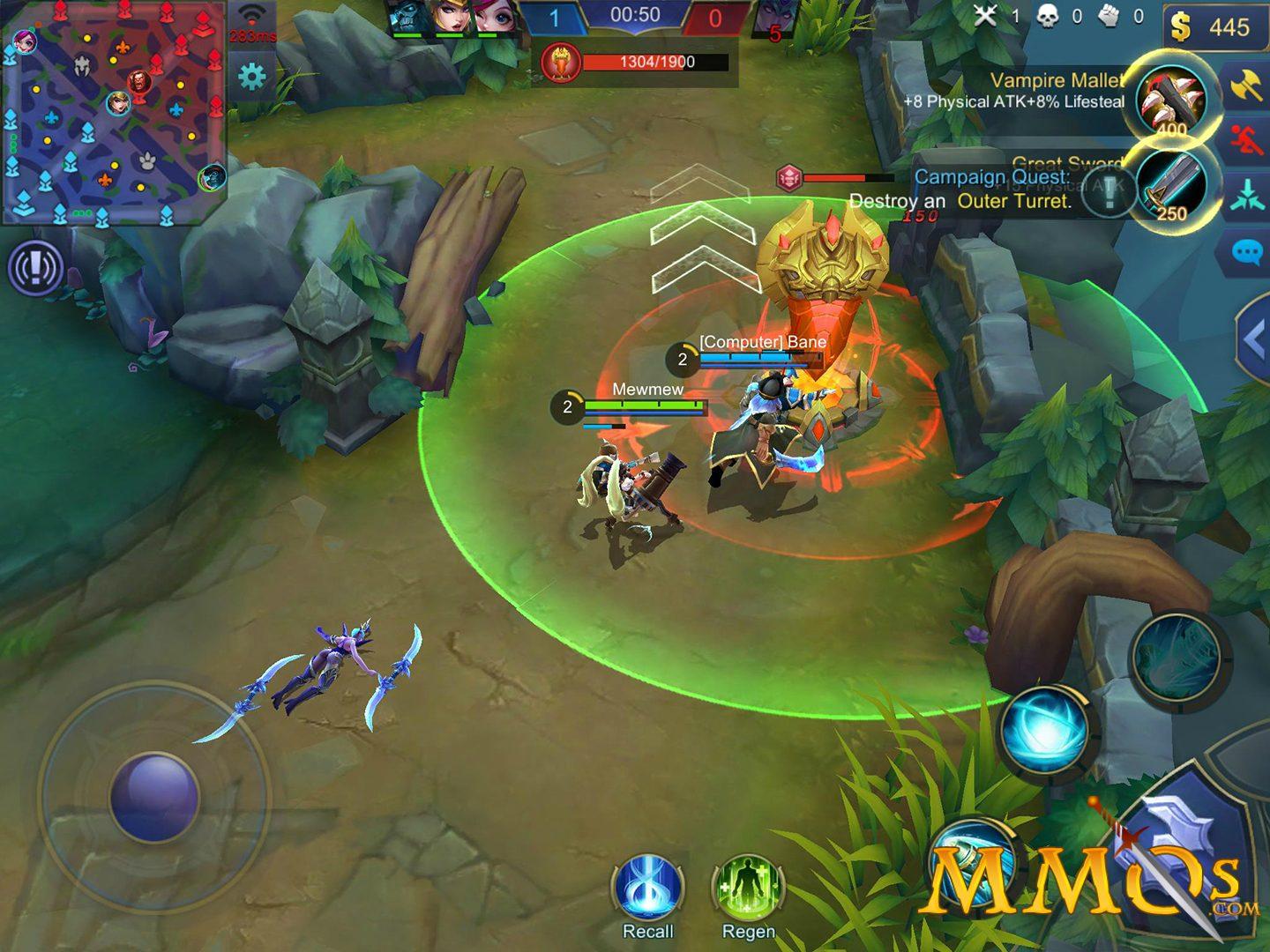
Task: Tap the exclamation alert ping button
Action: [x=35, y=267]
